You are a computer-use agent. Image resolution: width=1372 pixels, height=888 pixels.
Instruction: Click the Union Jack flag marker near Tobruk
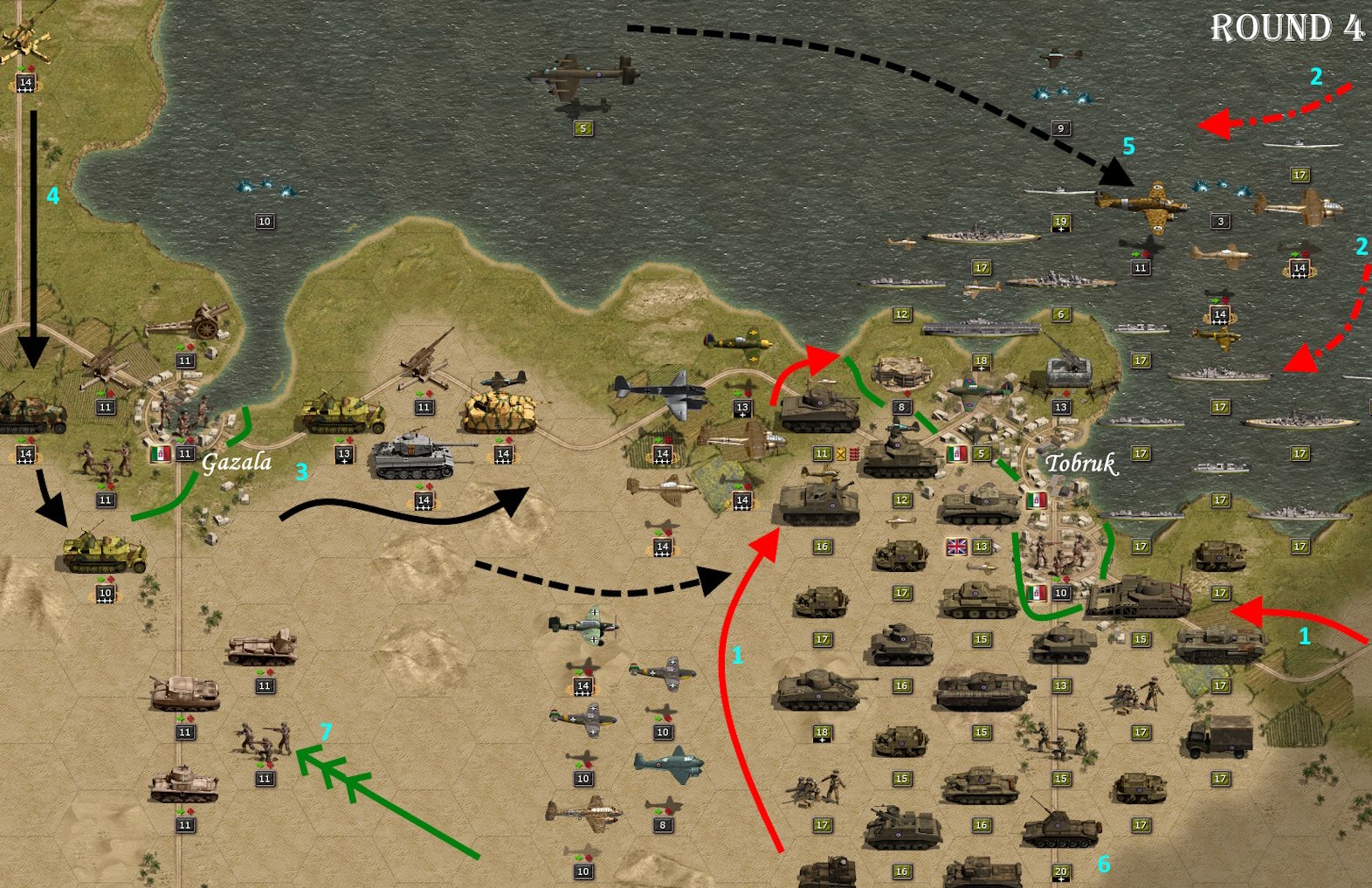pos(957,547)
